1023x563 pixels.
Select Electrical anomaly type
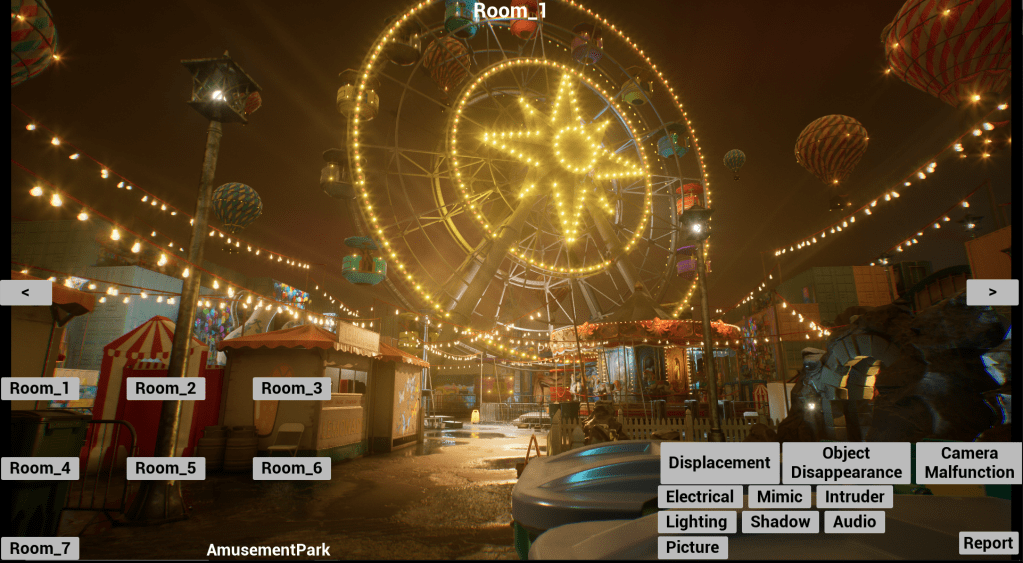click(700, 497)
